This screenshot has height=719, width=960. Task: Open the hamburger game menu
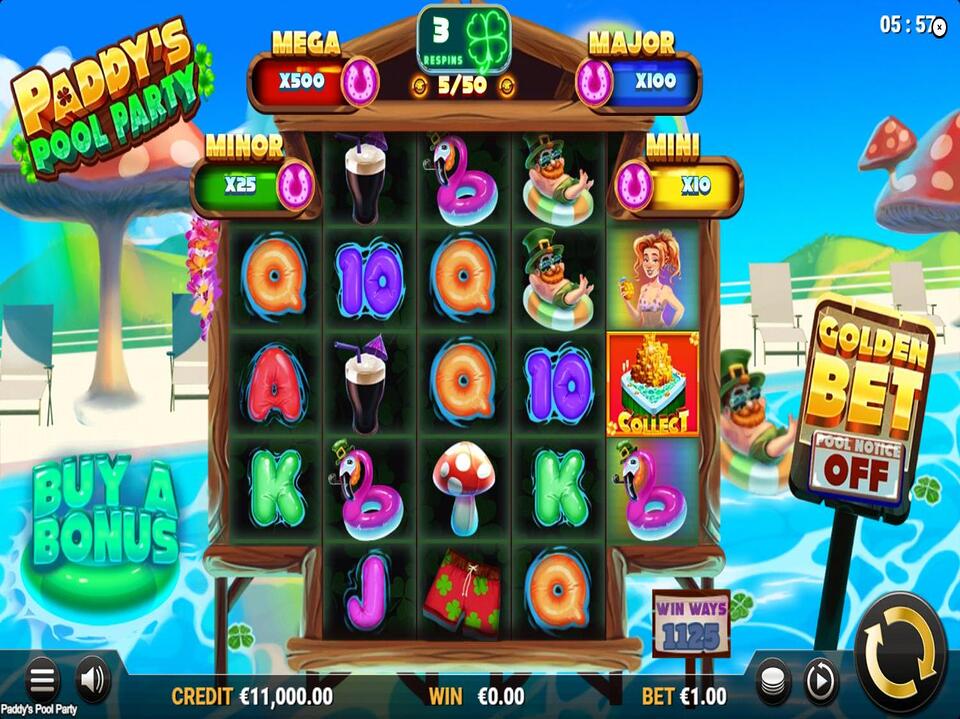pos(42,680)
